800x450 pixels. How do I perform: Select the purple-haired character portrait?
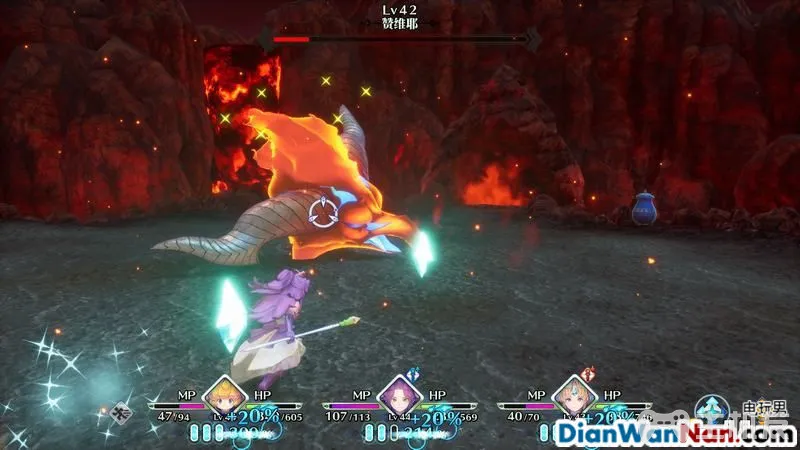tap(399, 394)
